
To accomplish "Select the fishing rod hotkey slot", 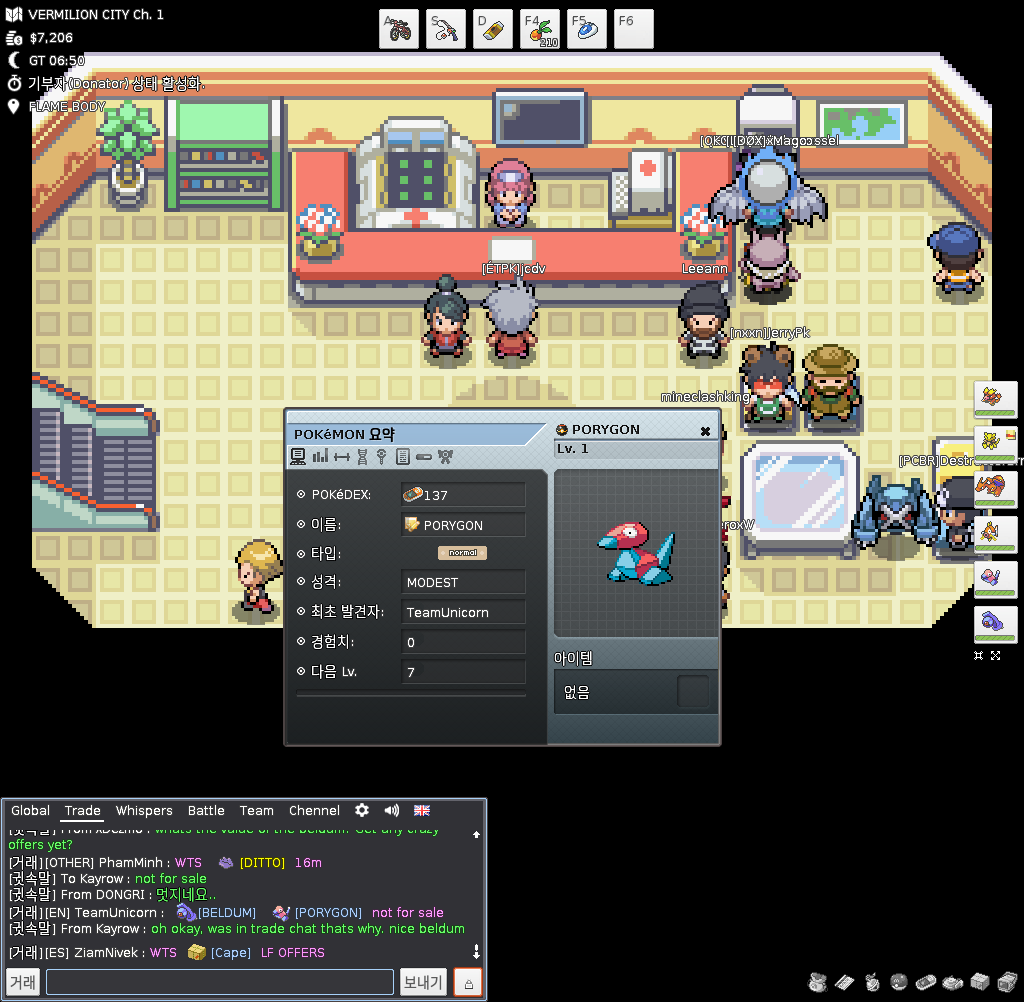I will pos(446,29).
